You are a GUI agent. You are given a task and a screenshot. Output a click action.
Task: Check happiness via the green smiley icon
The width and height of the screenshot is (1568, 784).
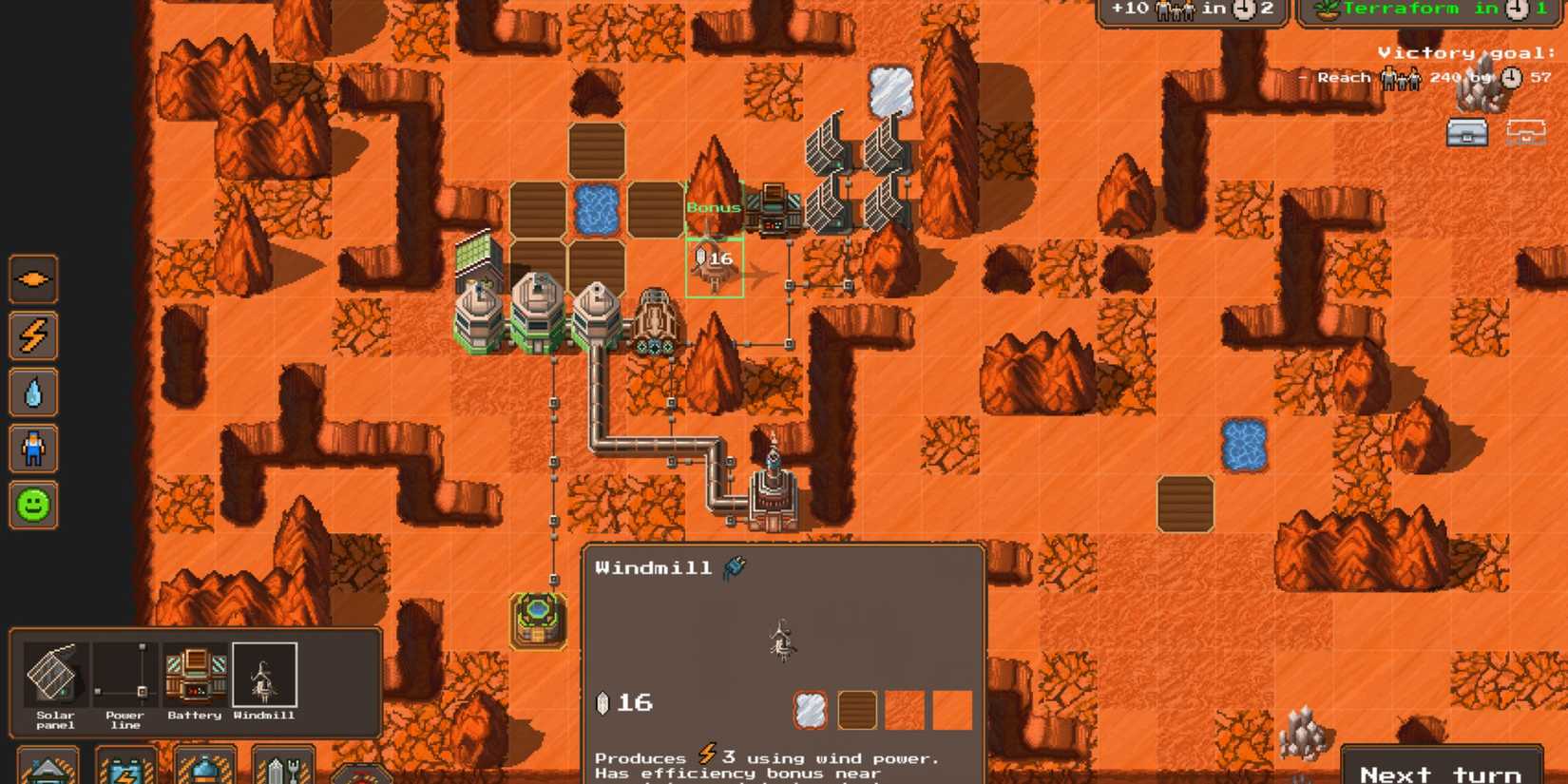[33, 506]
